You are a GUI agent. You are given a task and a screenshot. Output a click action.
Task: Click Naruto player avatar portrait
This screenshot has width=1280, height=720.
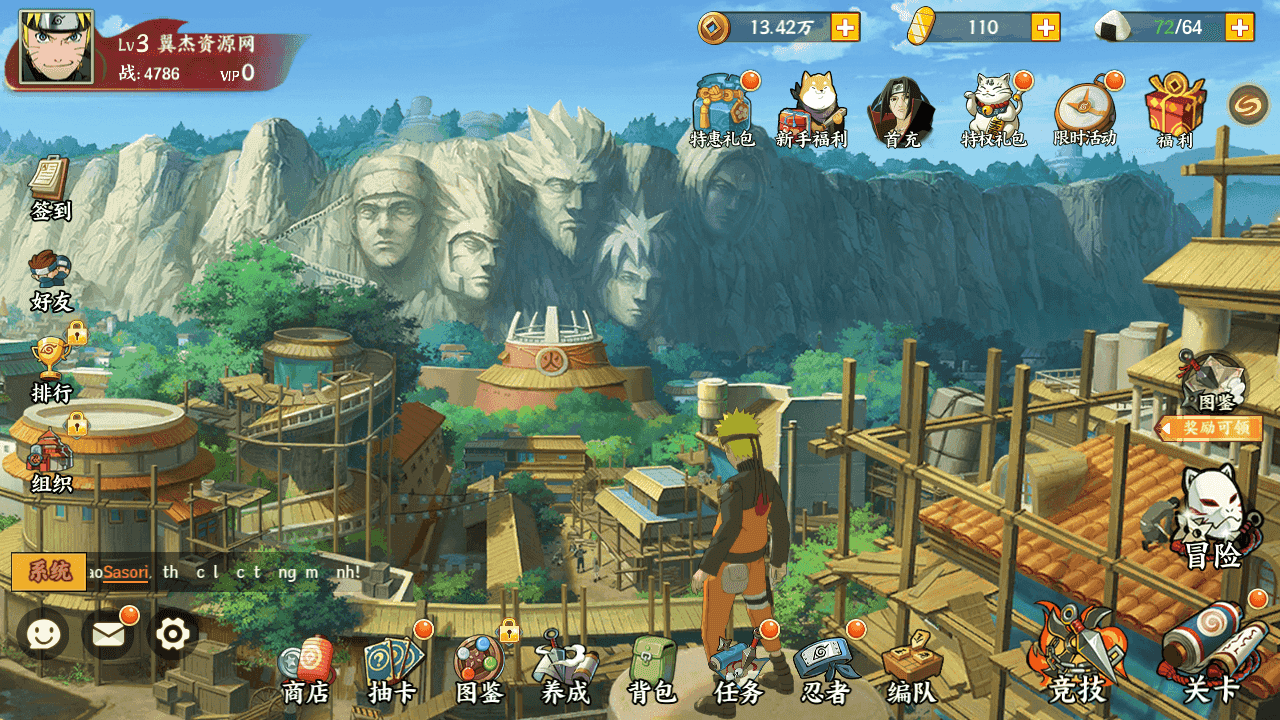click(56, 47)
